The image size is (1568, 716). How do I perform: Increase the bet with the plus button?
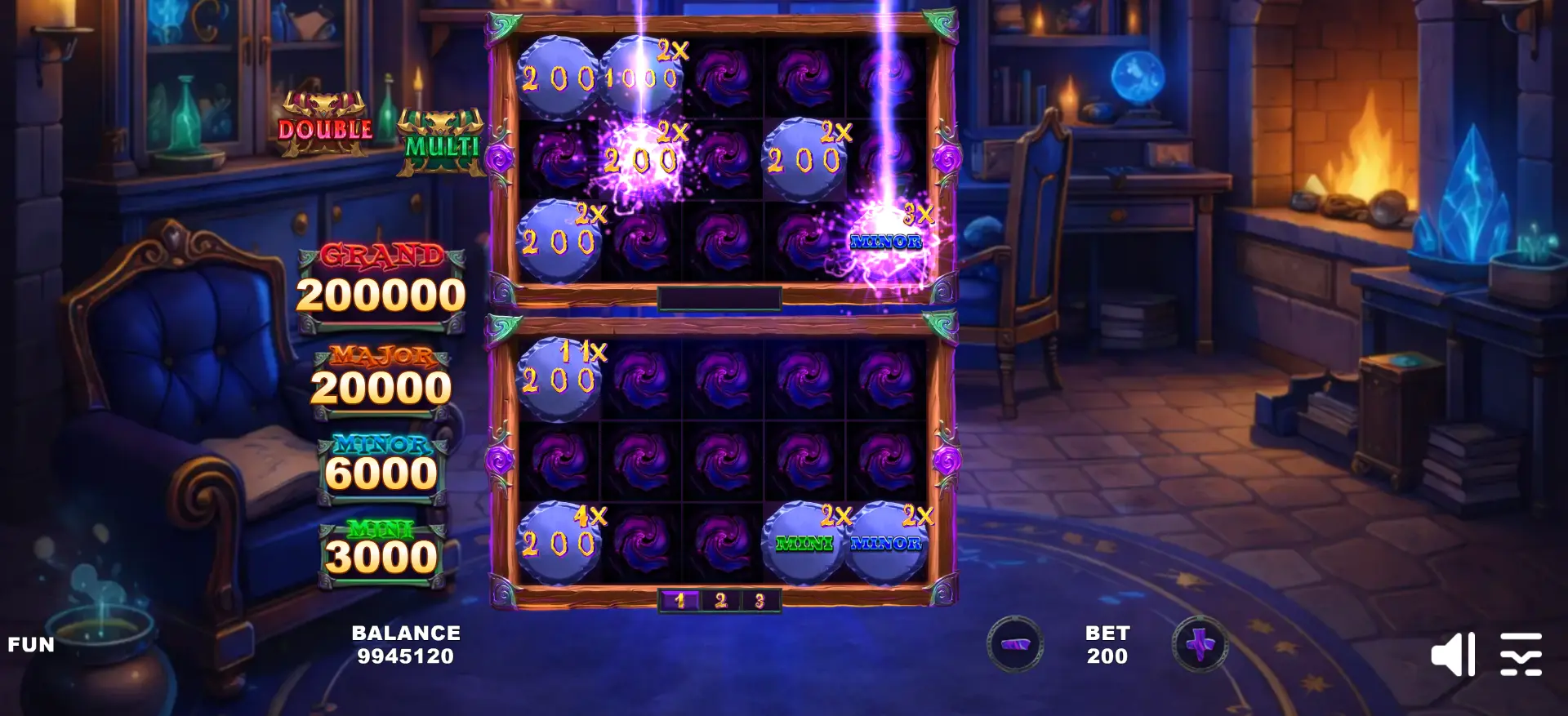(x=1200, y=644)
